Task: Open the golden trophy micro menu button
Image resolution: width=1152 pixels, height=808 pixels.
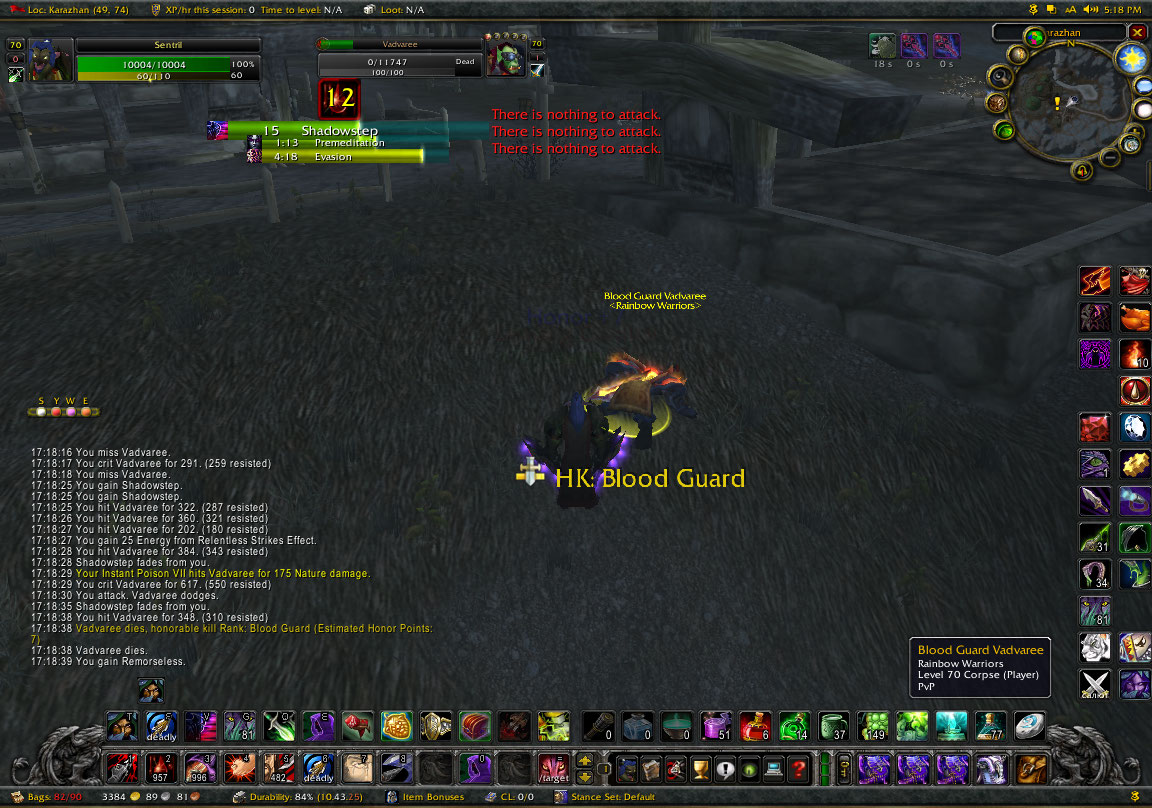Action: [702, 768]
